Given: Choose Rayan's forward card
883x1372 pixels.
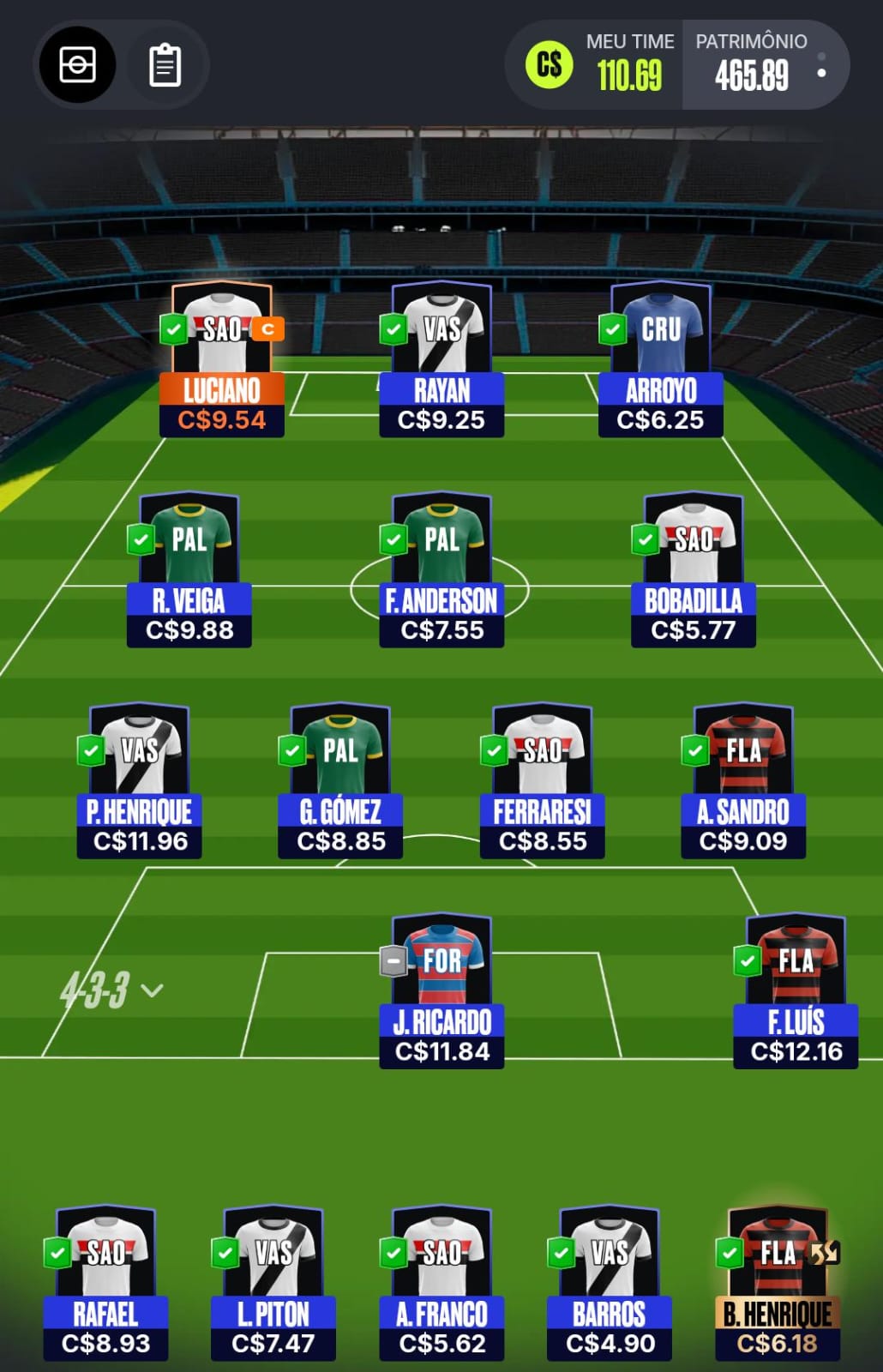Looking at the screenshot, I should [441, 360].
